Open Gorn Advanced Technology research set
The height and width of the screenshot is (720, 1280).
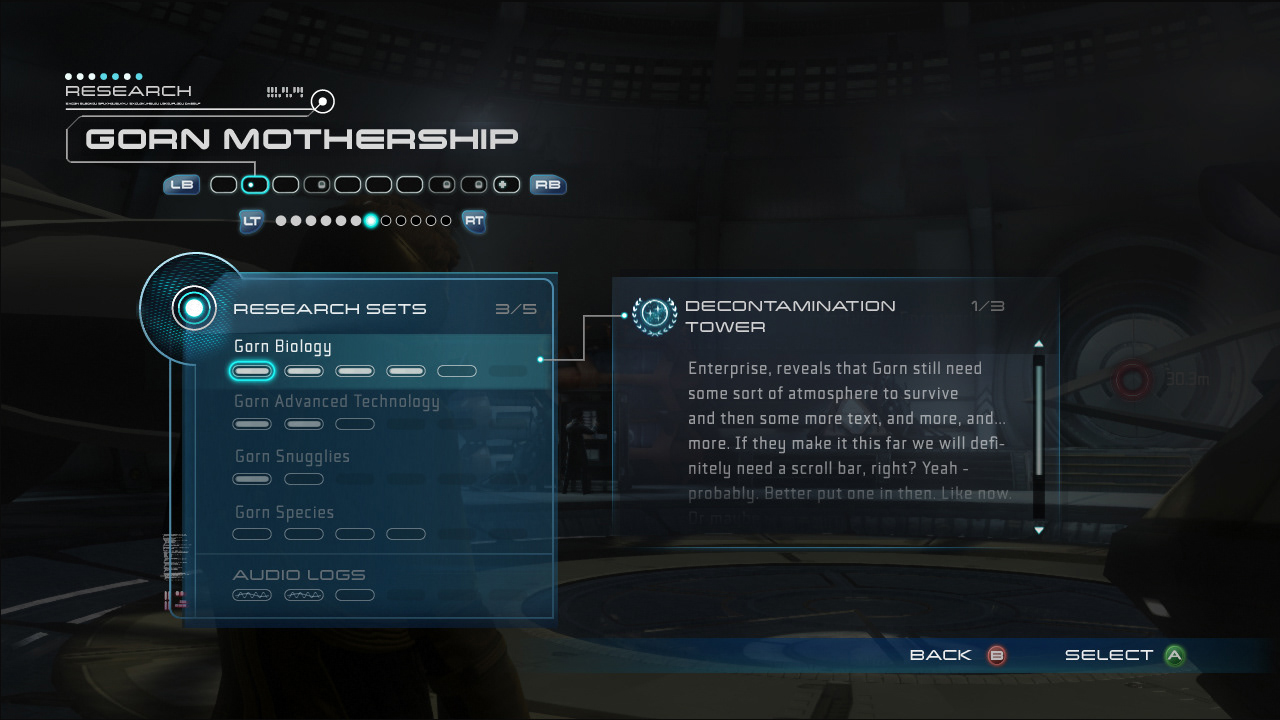coord(336,402)
